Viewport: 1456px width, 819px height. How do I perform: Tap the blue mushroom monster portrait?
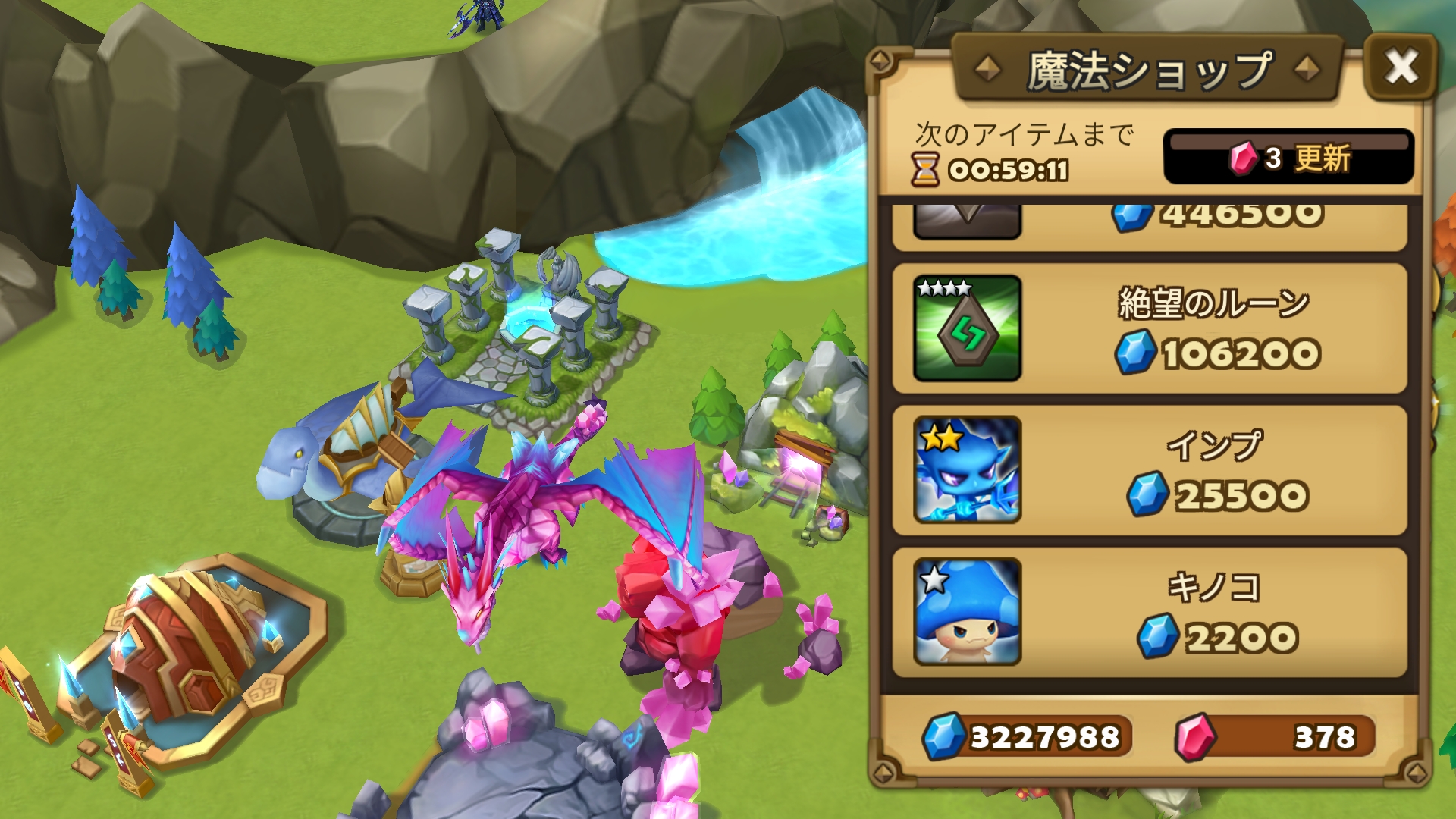[x=967, y=612]
